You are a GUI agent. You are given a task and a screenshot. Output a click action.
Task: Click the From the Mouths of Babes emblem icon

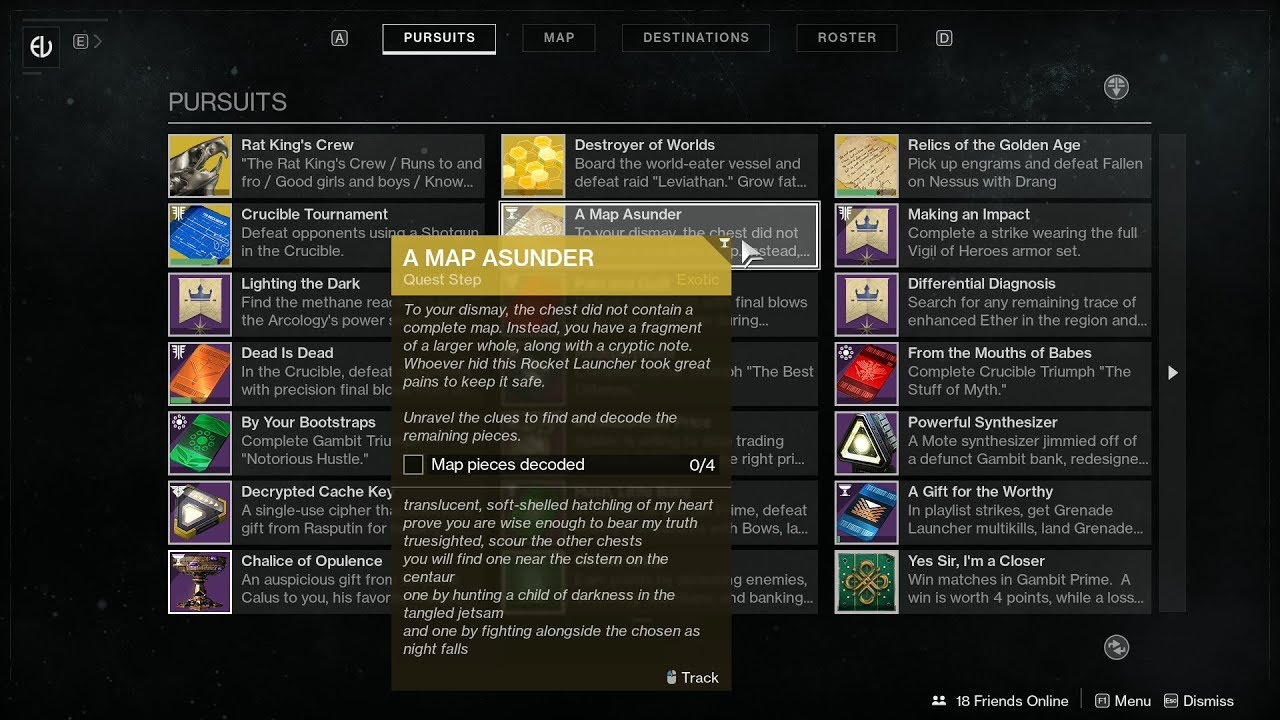point(866,374)
